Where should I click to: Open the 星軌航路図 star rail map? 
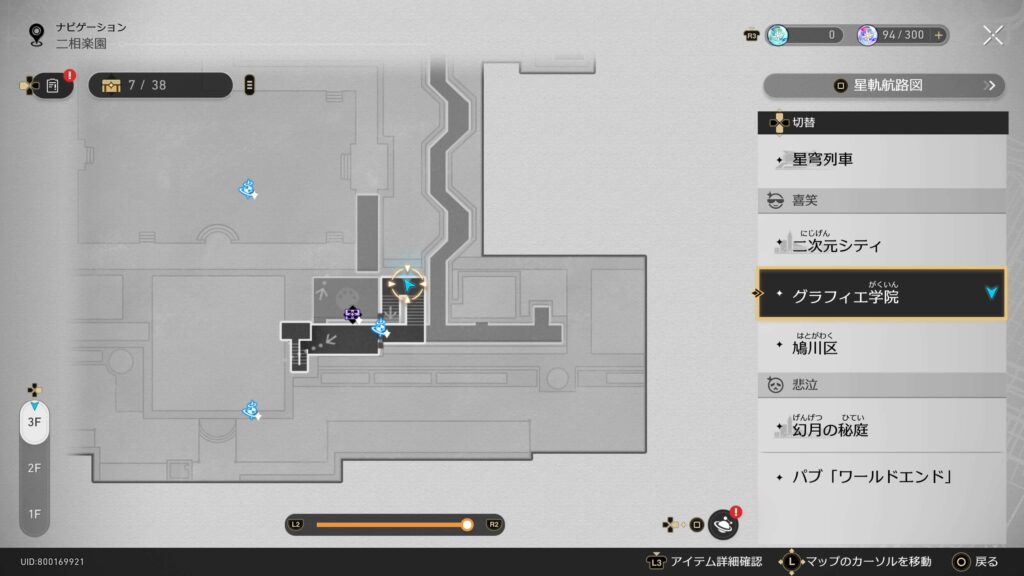tap(884, 86)
